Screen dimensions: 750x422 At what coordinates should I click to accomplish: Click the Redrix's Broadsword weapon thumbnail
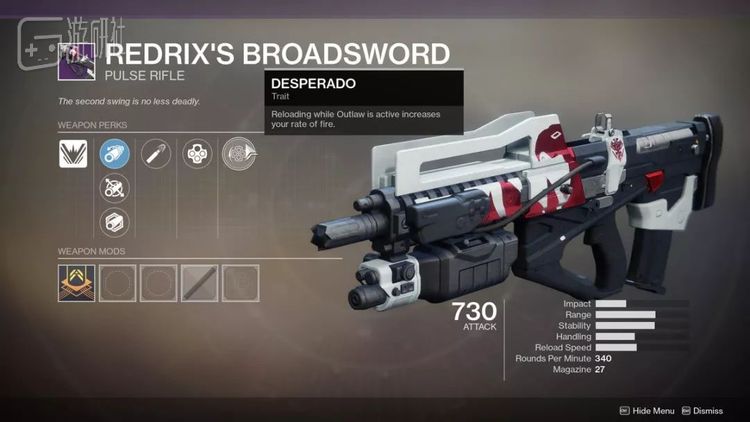coord(76,61)
